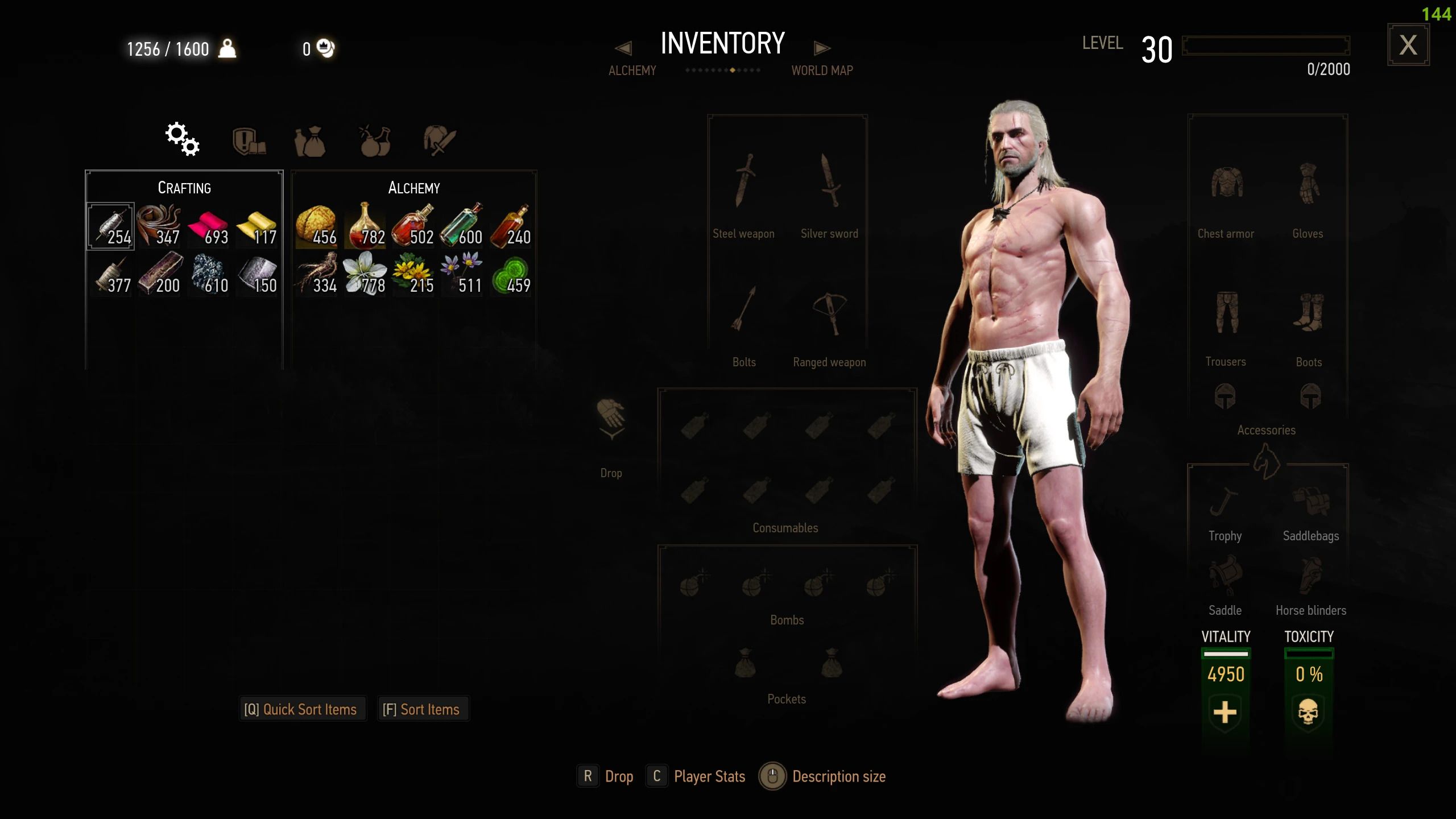The image size is (1456, 819).
Task: Navigate left with the Alchemy arrow
Action: coord(624,48)
